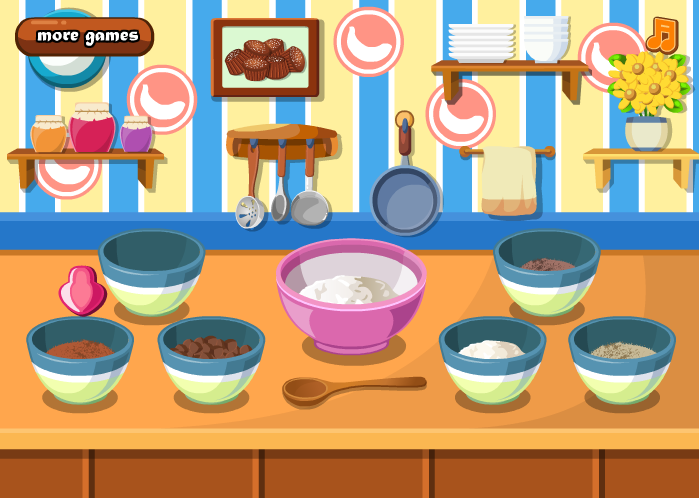Open the more games link
Image resolution: width=699 pixels, height=498 pixels.
pos(85,36)
